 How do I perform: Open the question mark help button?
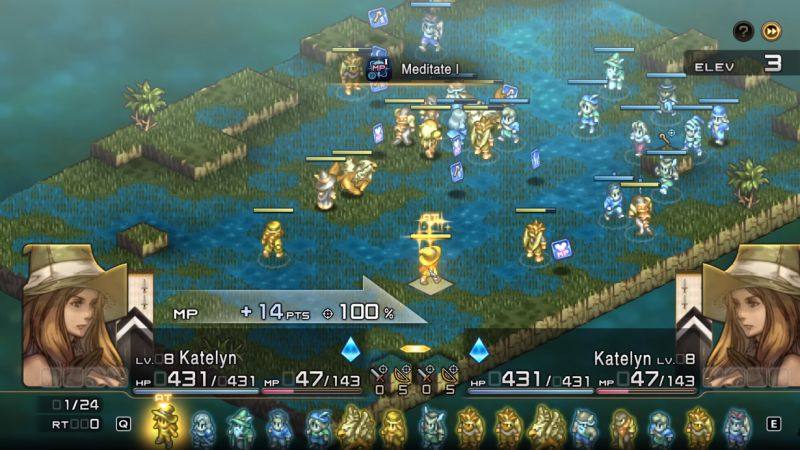click(x=742, y=31)
